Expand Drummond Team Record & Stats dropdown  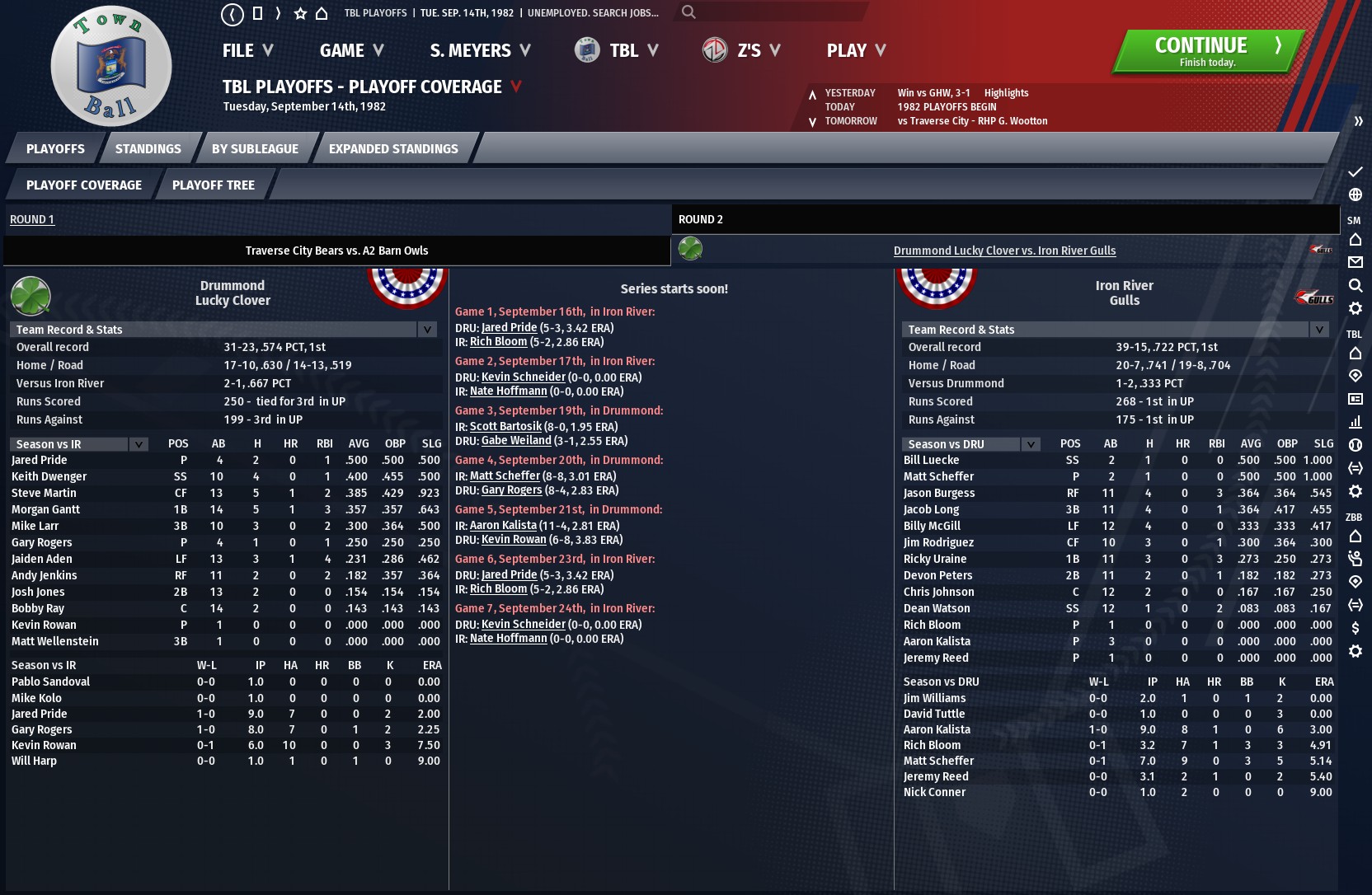point(427,330)
